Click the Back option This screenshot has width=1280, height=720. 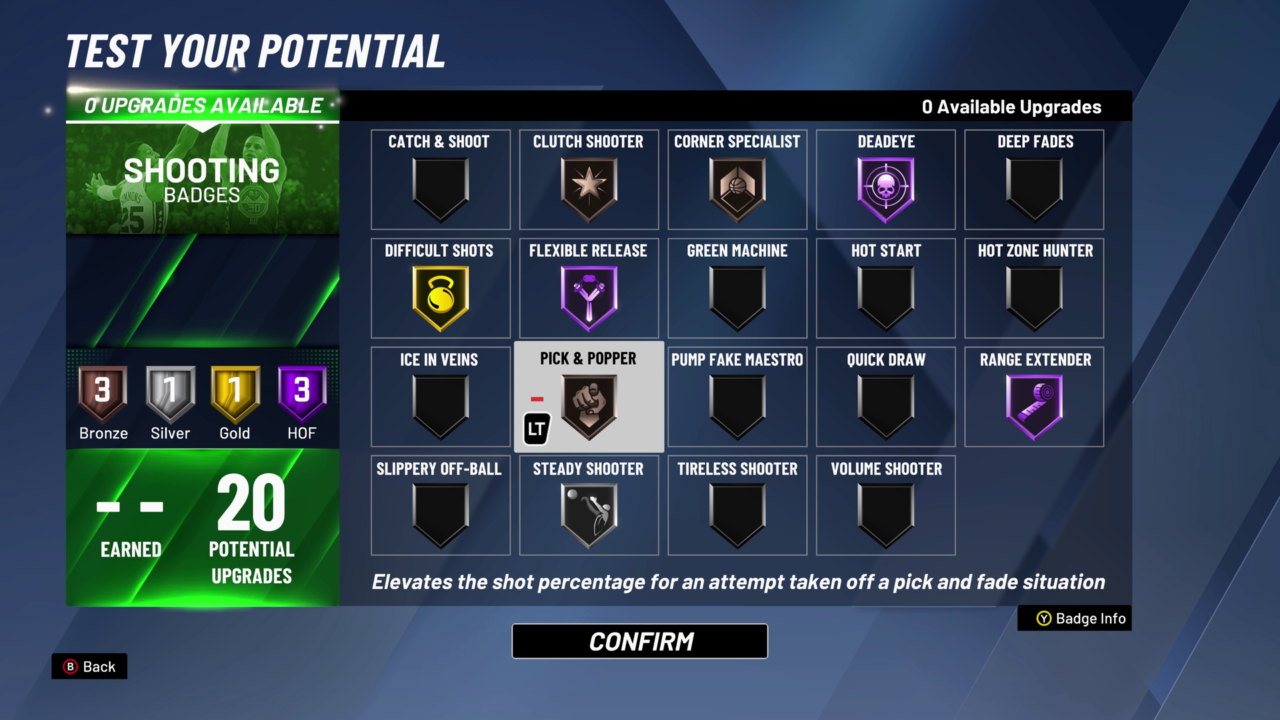click(89, 666)
